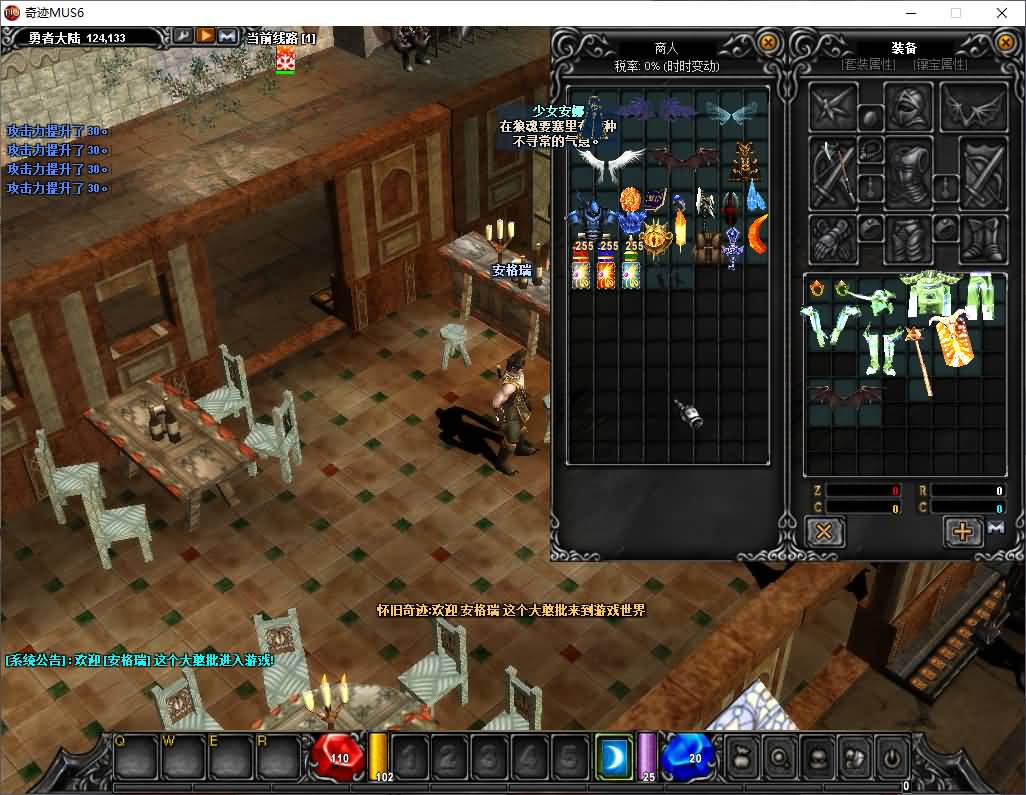Select the orange crescent item in shop
The image size is (1026, 795).
pyautogui.click(x=758, y=236)
